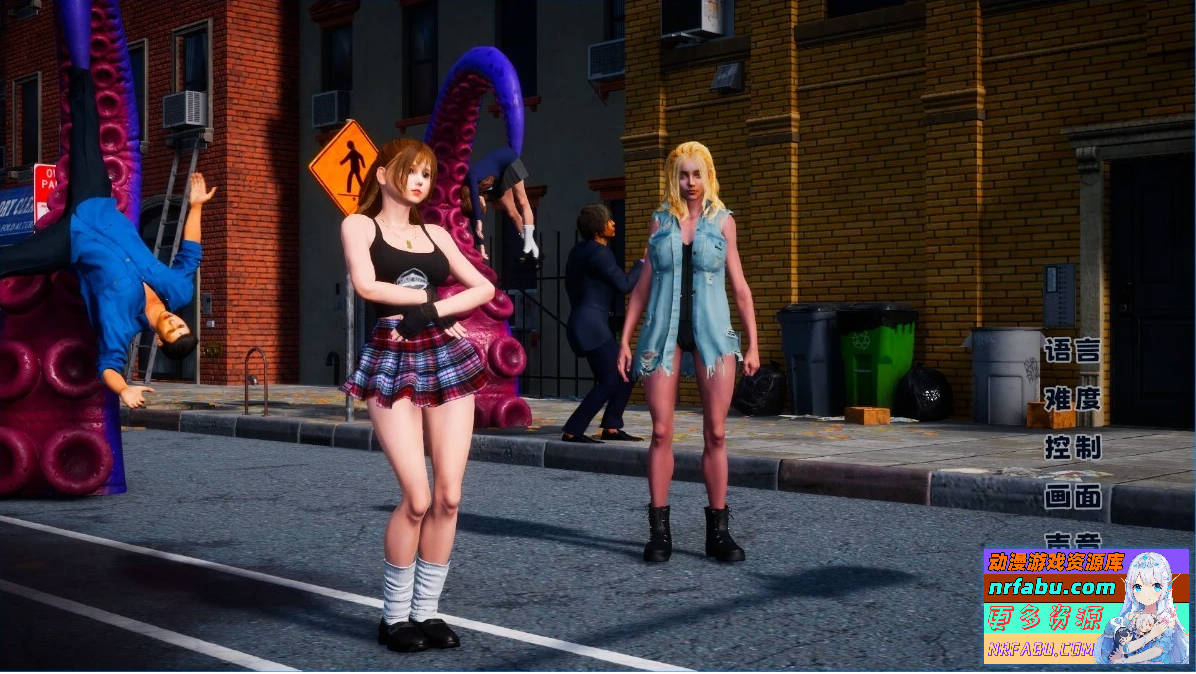Open the 控制 (Controls) settings
Image resolution: width=1196 pixels, height=674 pixels.
coord(1072,447)
